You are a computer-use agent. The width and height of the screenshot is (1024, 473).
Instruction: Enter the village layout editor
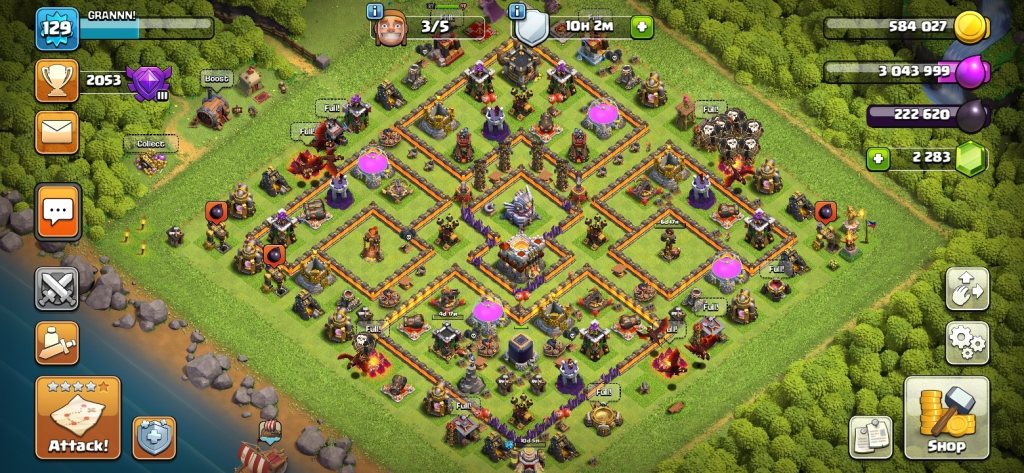pyautogui.click(x=967, y=288)
